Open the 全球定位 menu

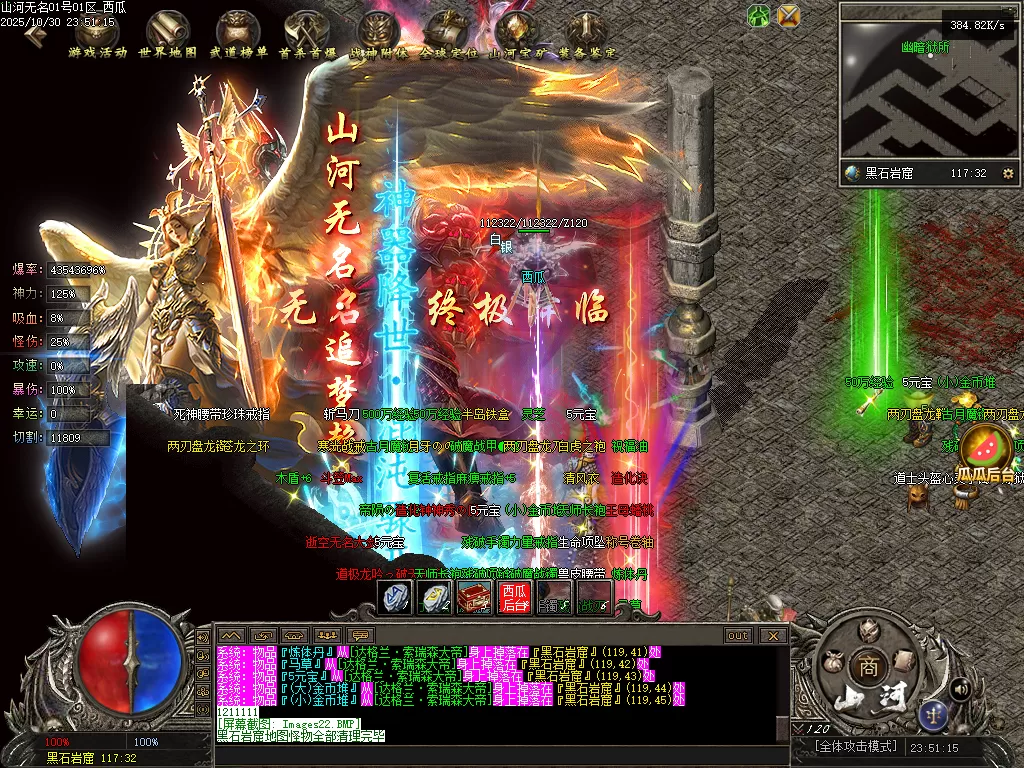tap(447, 33)
